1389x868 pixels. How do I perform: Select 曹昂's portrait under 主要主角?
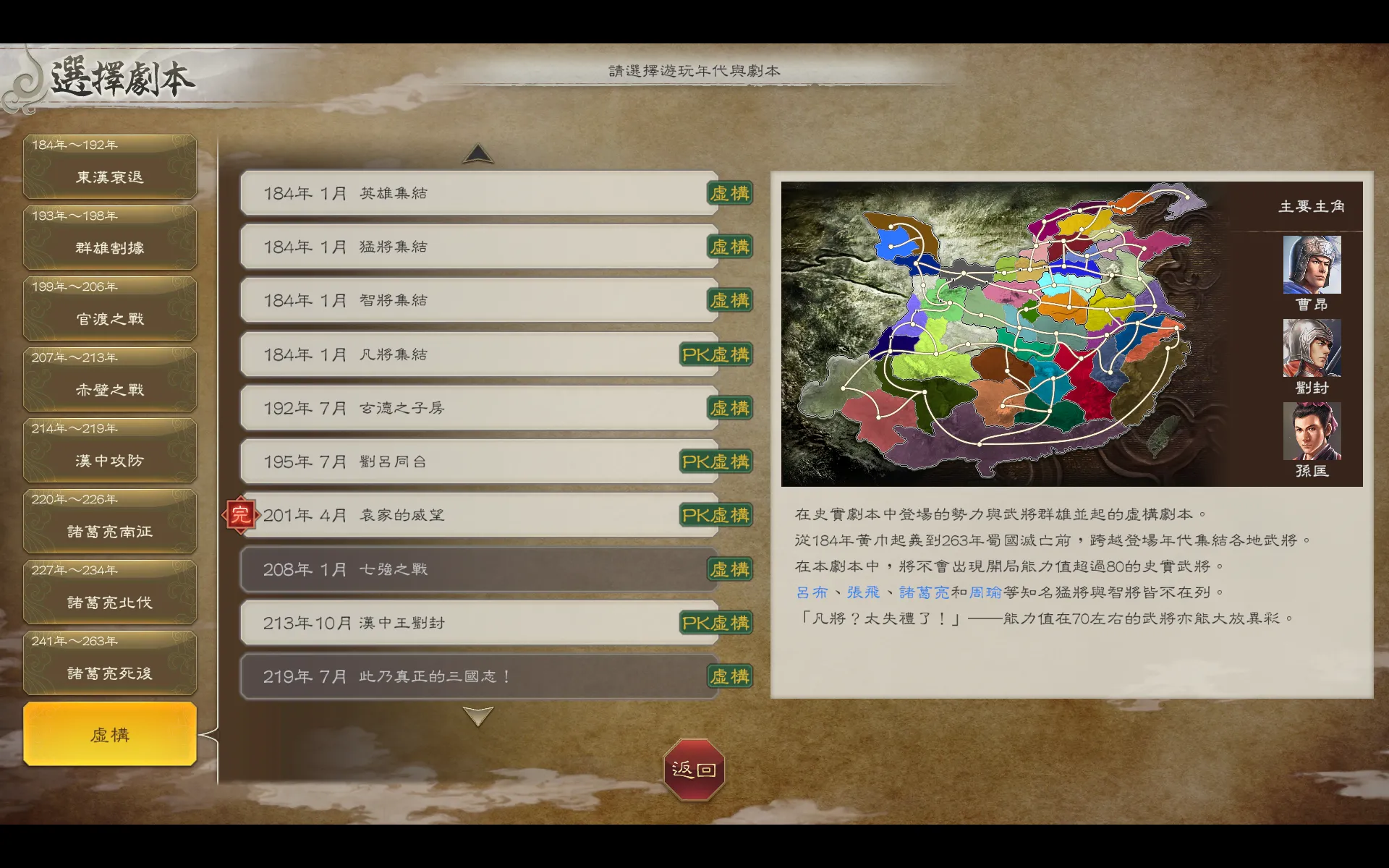pyautogui.click(x=1313, y=266)
